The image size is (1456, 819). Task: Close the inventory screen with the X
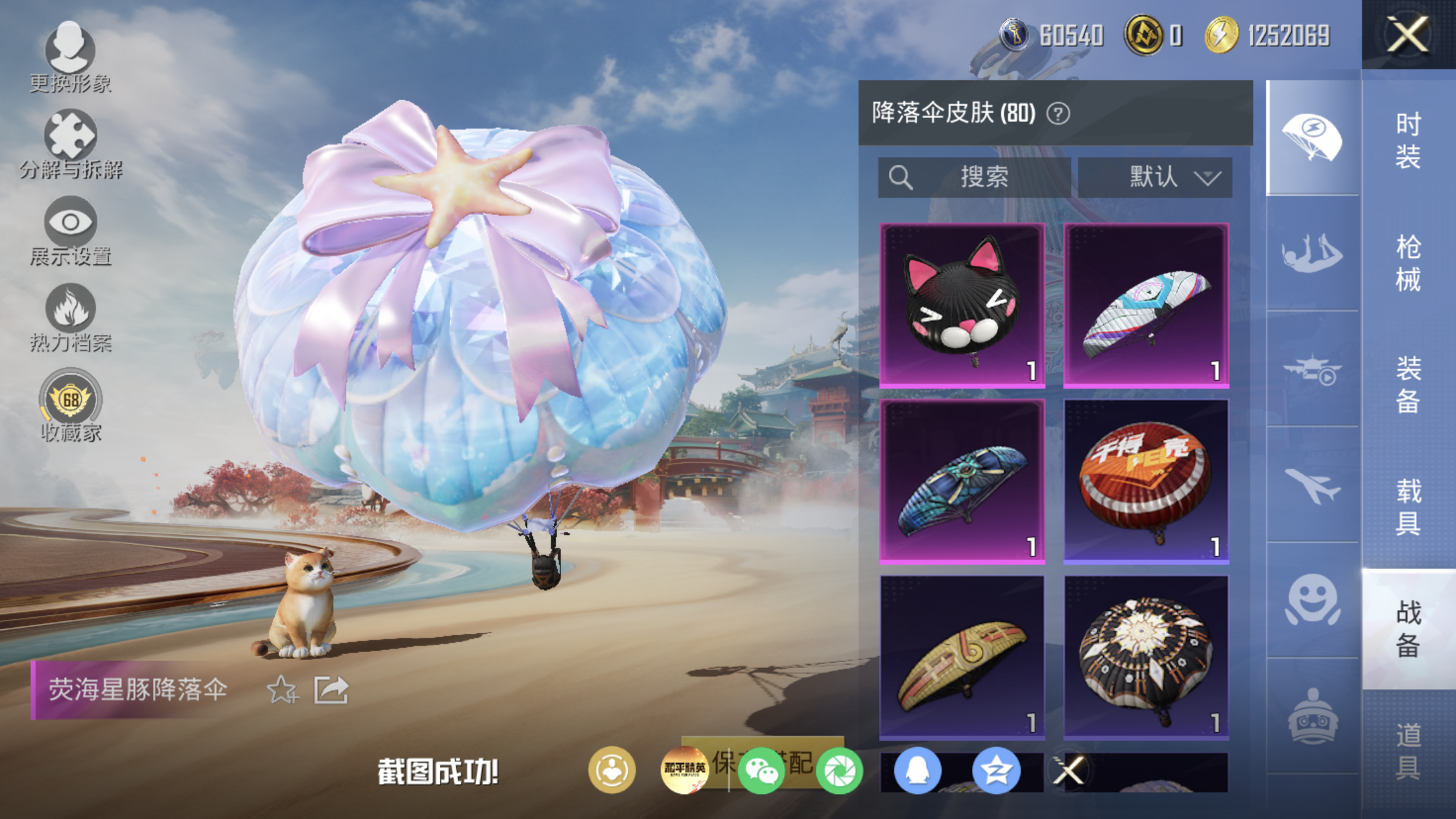pyautogui.click(x=1408, y=34)
